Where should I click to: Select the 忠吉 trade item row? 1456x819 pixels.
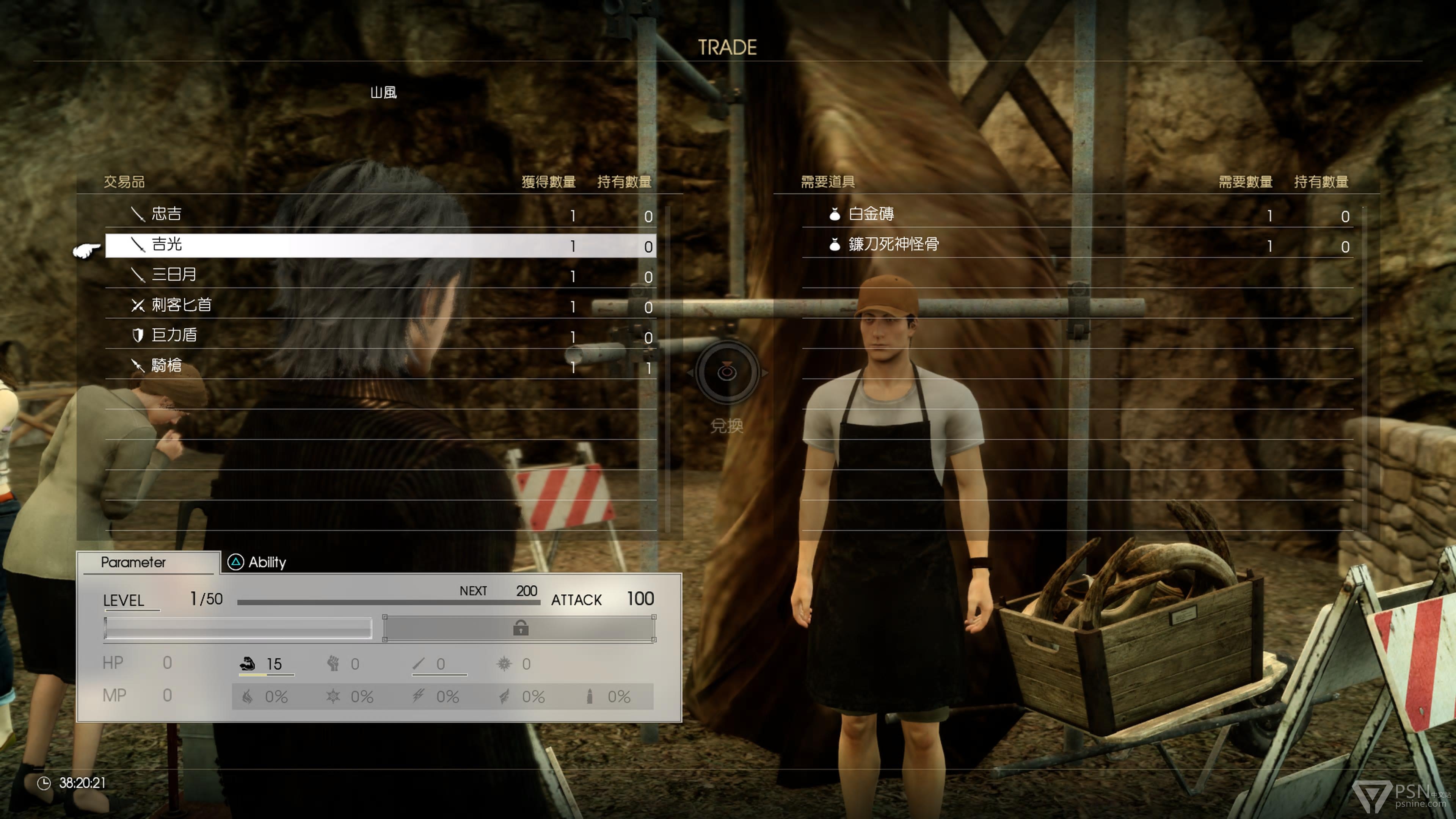(x=380, y=215)
